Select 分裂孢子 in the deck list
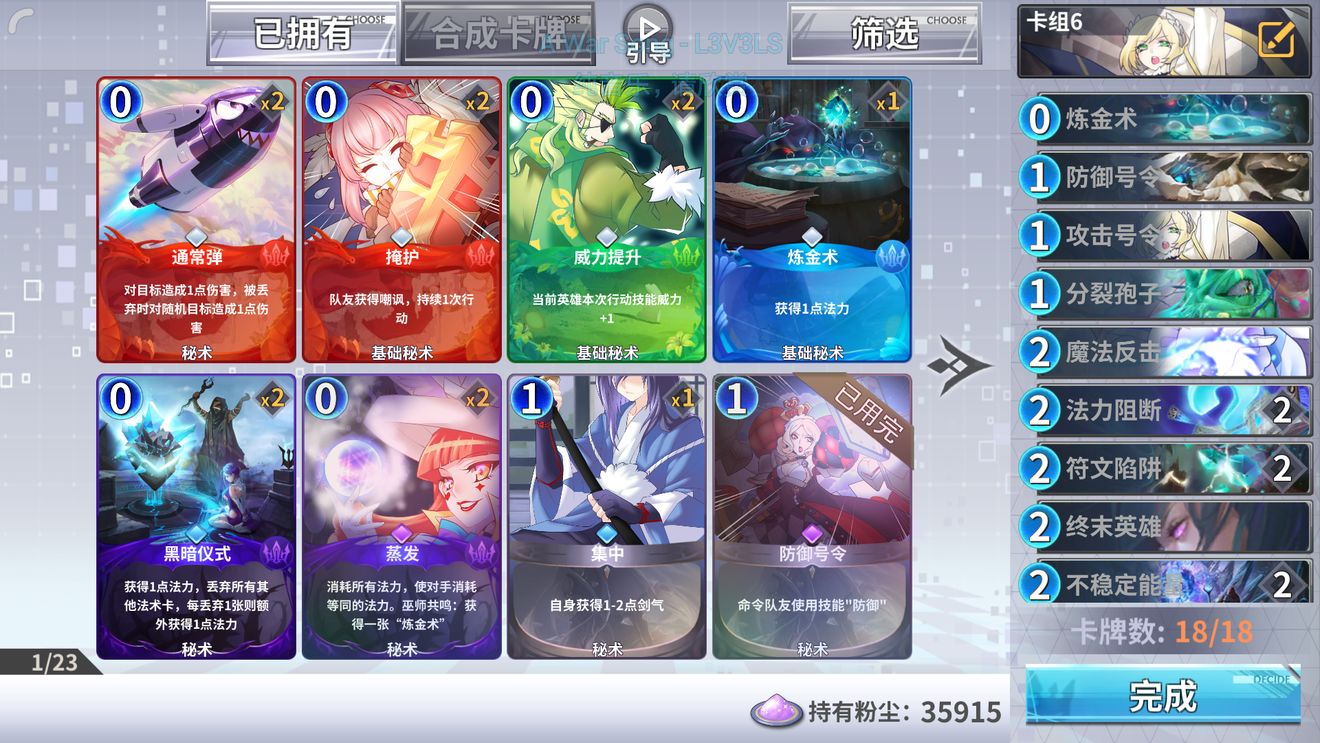The height and width of the screenshot is (743, 1320). [x=1160, y=293]
